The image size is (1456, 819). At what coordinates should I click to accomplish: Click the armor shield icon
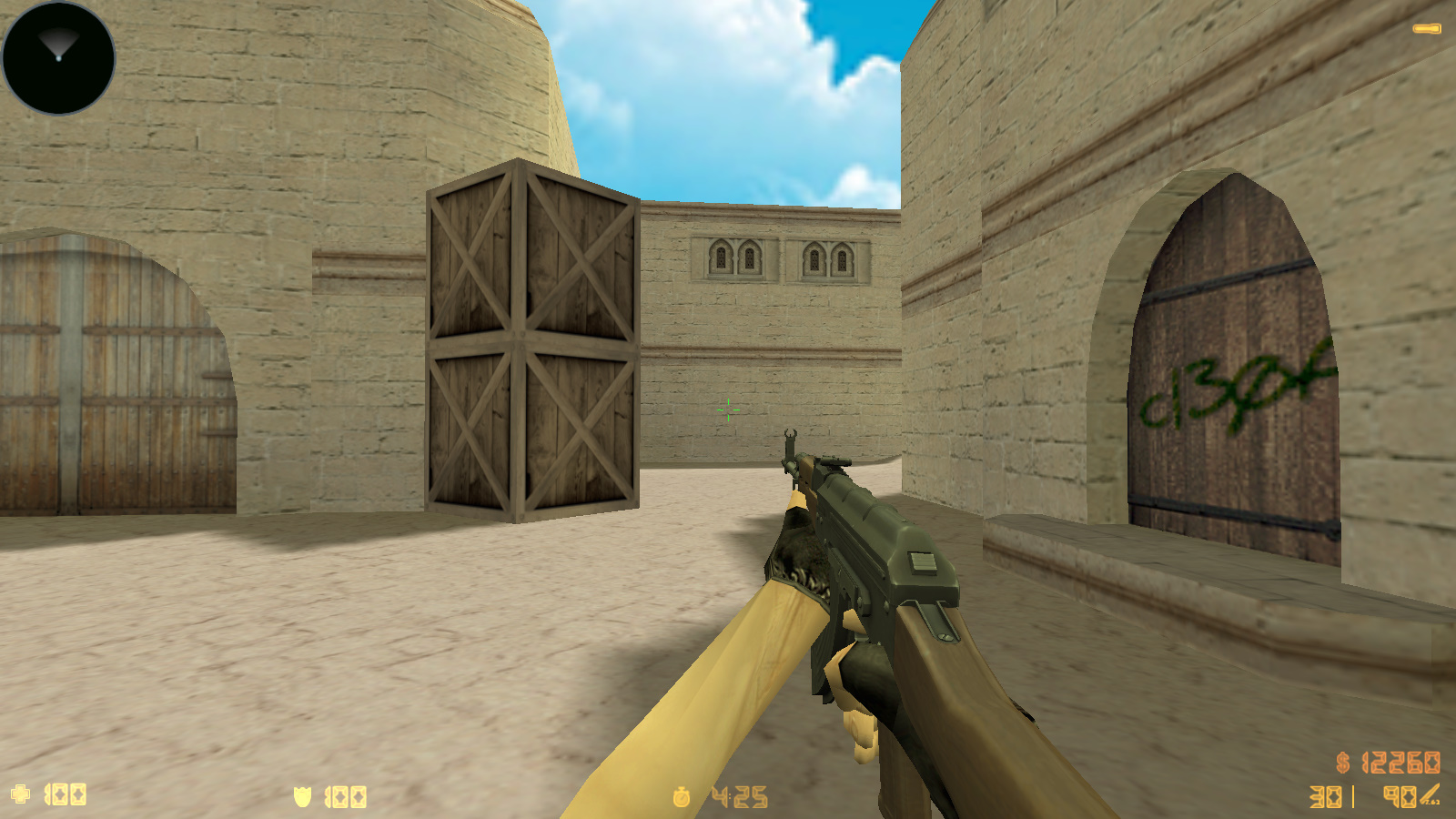pos(301,795)
